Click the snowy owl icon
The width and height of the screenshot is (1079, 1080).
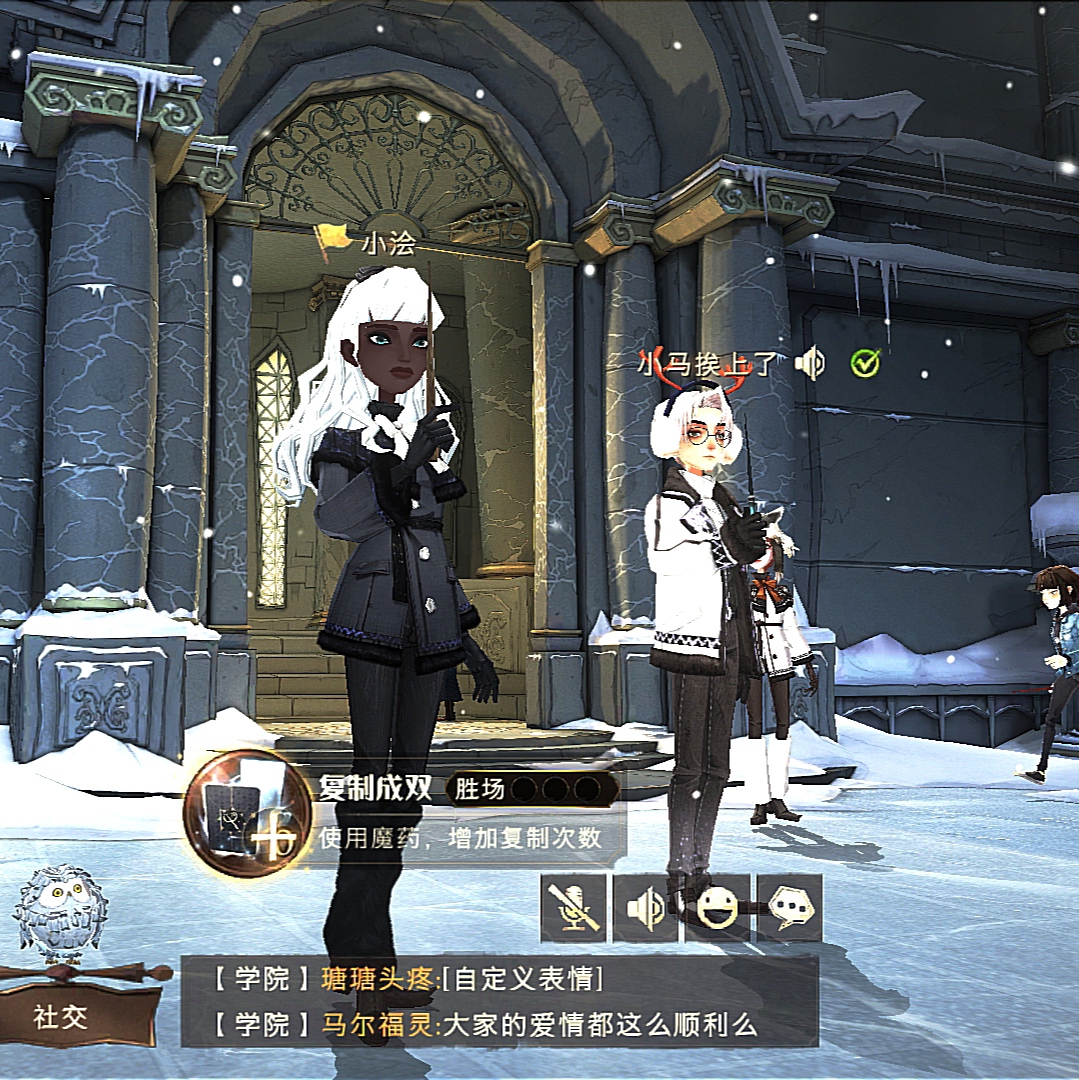click(x=60, y=910)
